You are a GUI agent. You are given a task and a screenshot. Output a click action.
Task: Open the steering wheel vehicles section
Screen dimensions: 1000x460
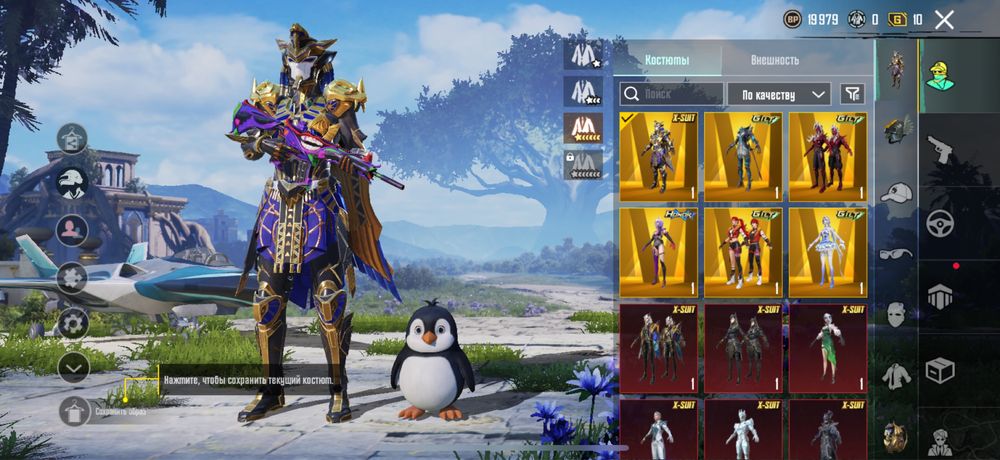tap(940, 223)
